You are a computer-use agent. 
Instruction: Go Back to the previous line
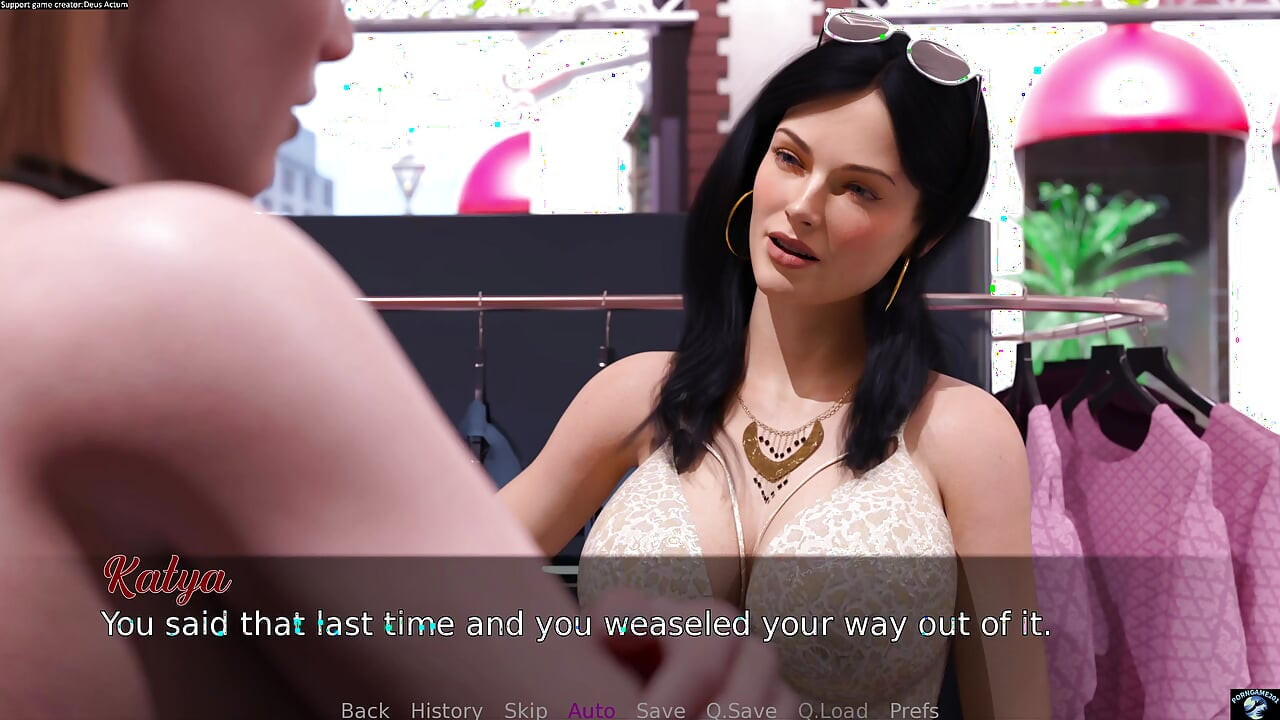pos(365,710)
